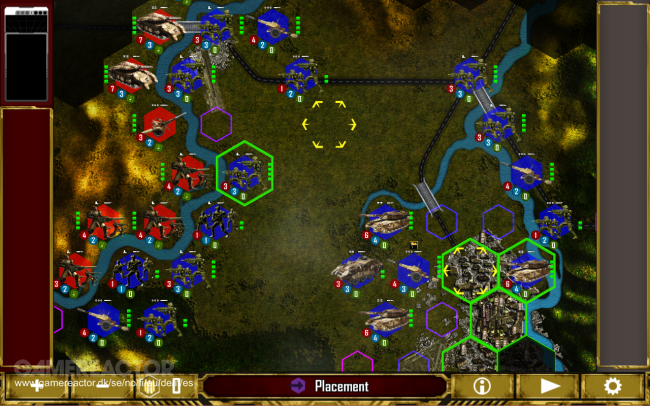Select the blue unit in the green-outlined hex
Image resolution: width=650 pixels, height=406 pixels.
click(x=244, y=170)
